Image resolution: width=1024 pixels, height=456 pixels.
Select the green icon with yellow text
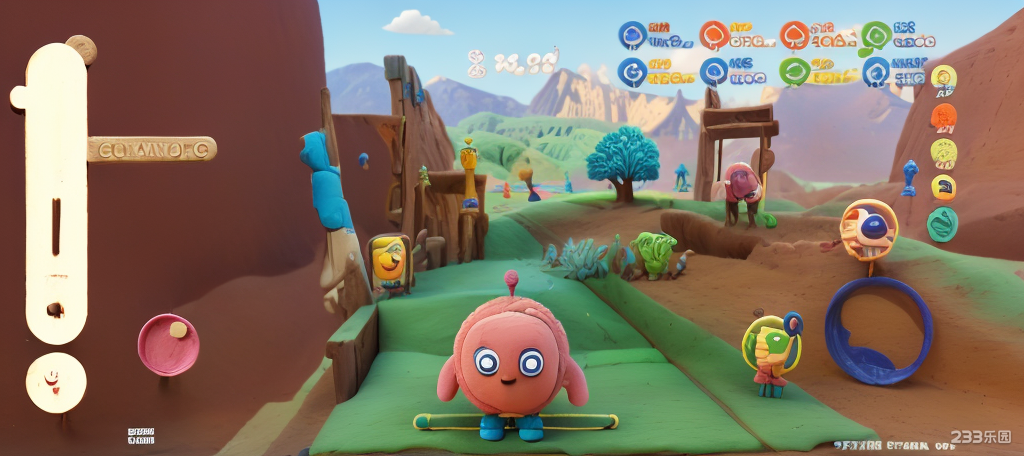point(795,71)
